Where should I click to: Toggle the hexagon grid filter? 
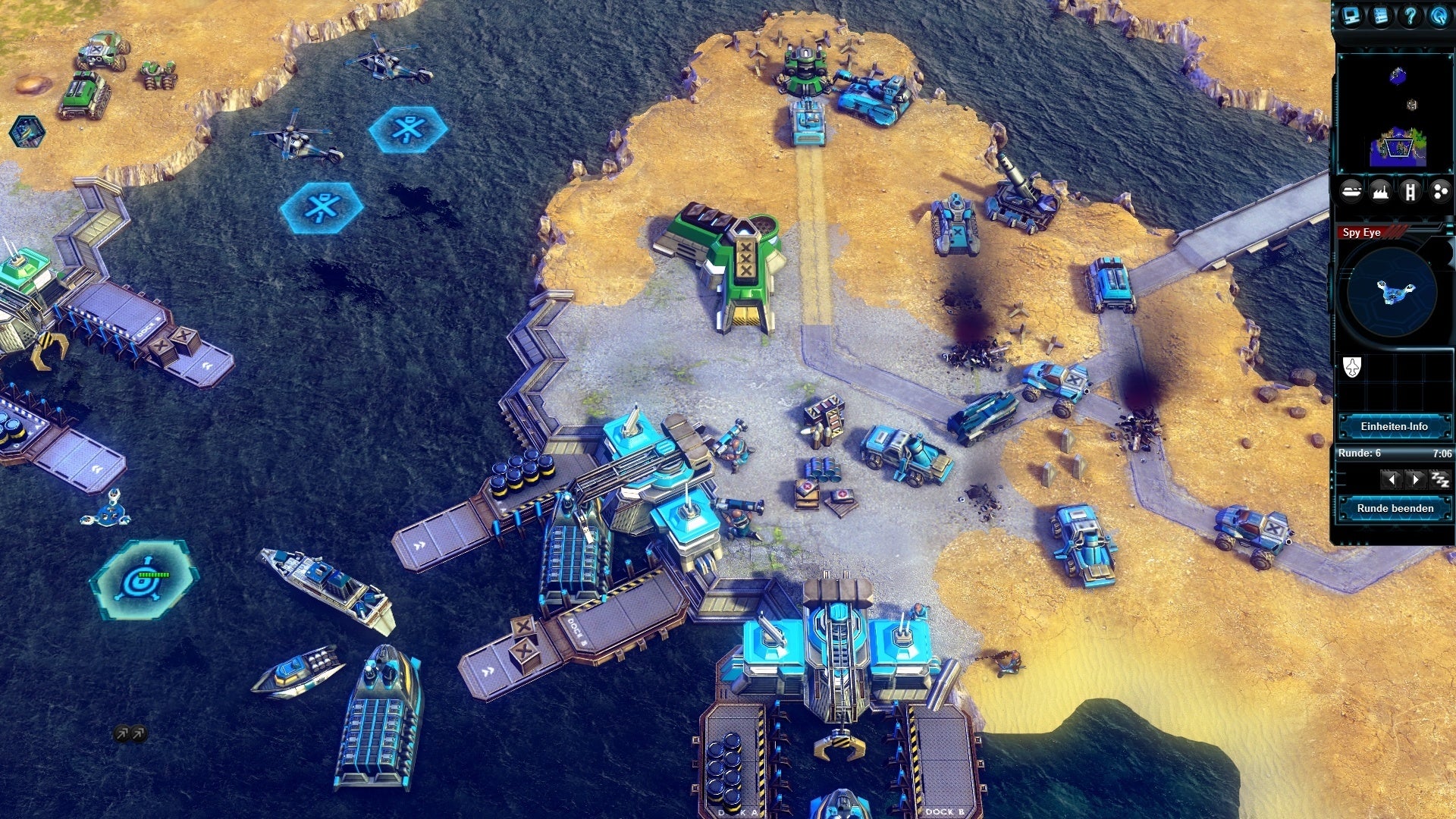click(1439, 192)
